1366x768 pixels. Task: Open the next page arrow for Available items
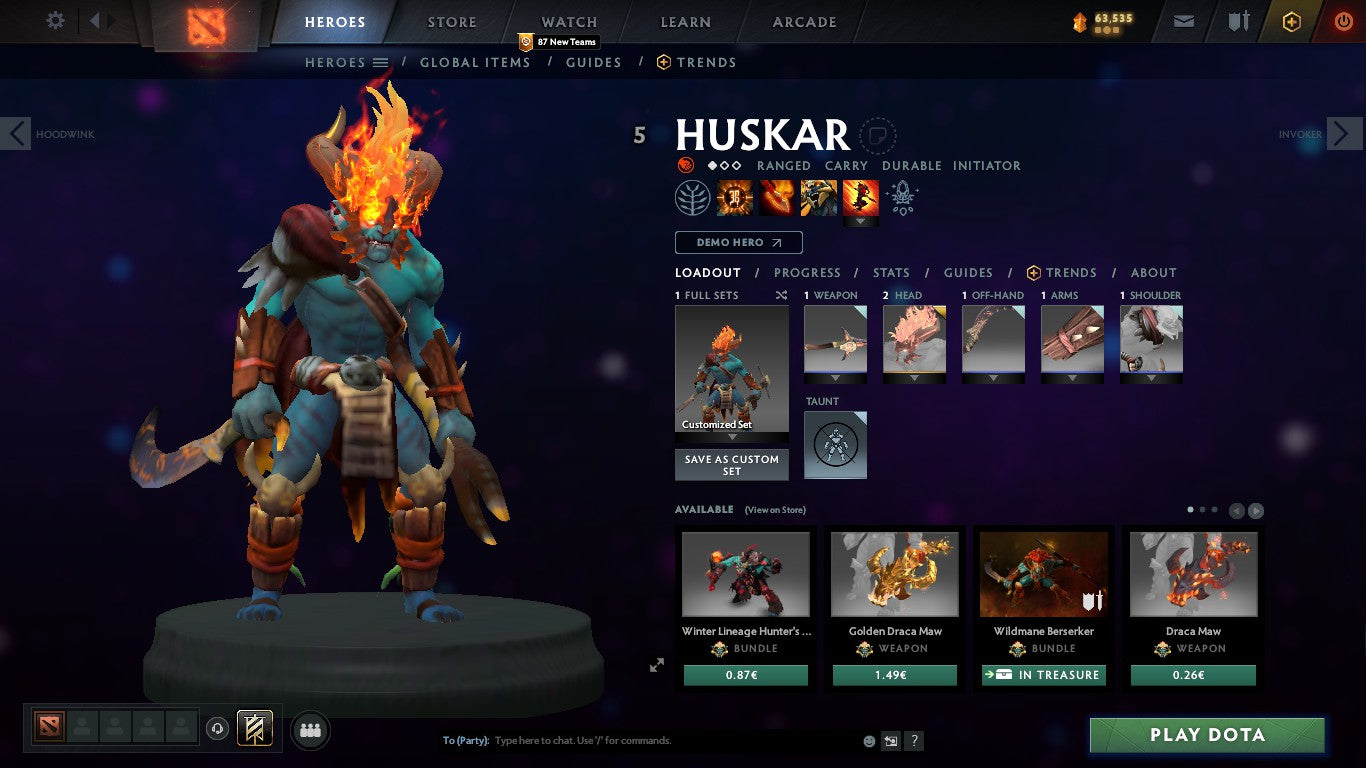point(1254,509)
